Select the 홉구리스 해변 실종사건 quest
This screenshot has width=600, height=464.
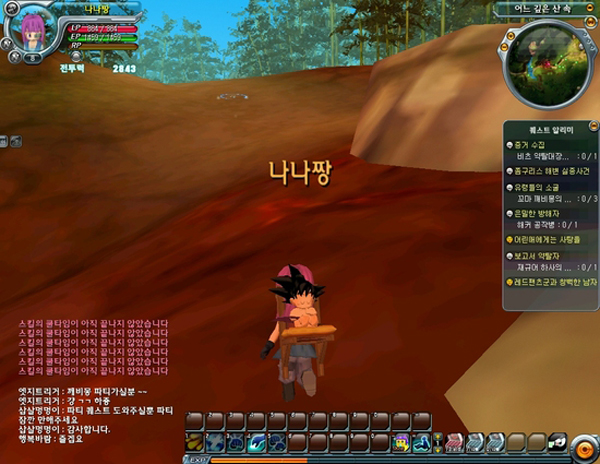click(549, 171)
